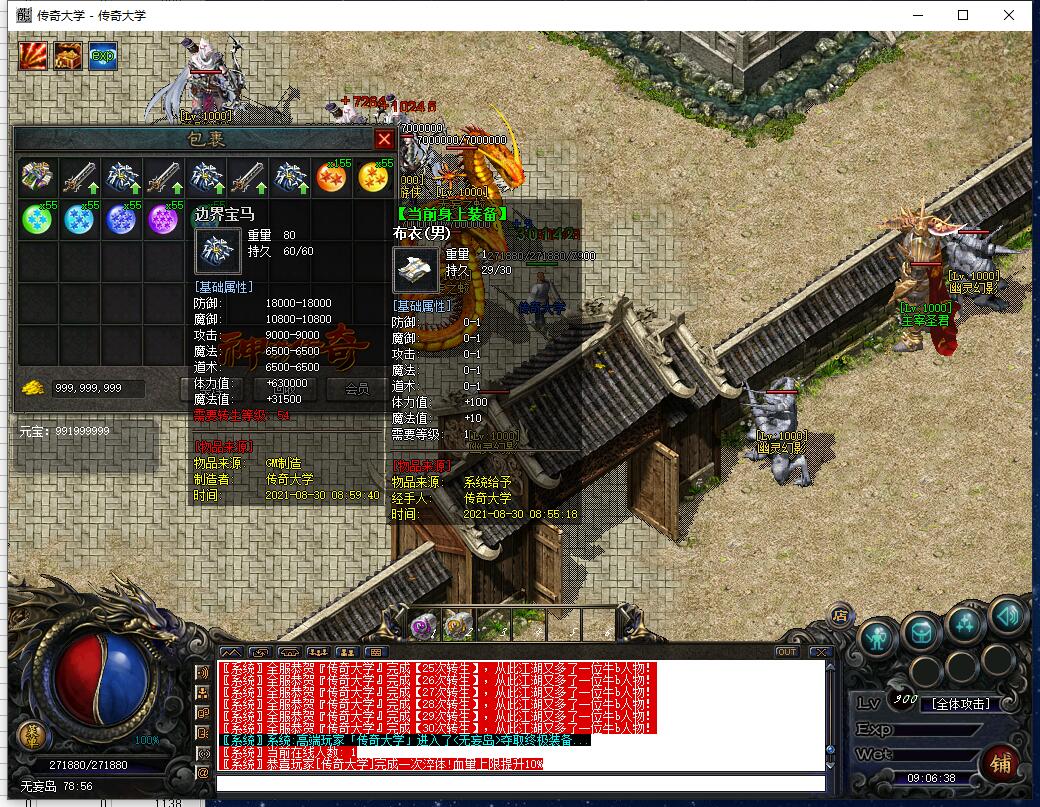Click the blue exp buff icon
The image size is (1040, 807).
103,56
